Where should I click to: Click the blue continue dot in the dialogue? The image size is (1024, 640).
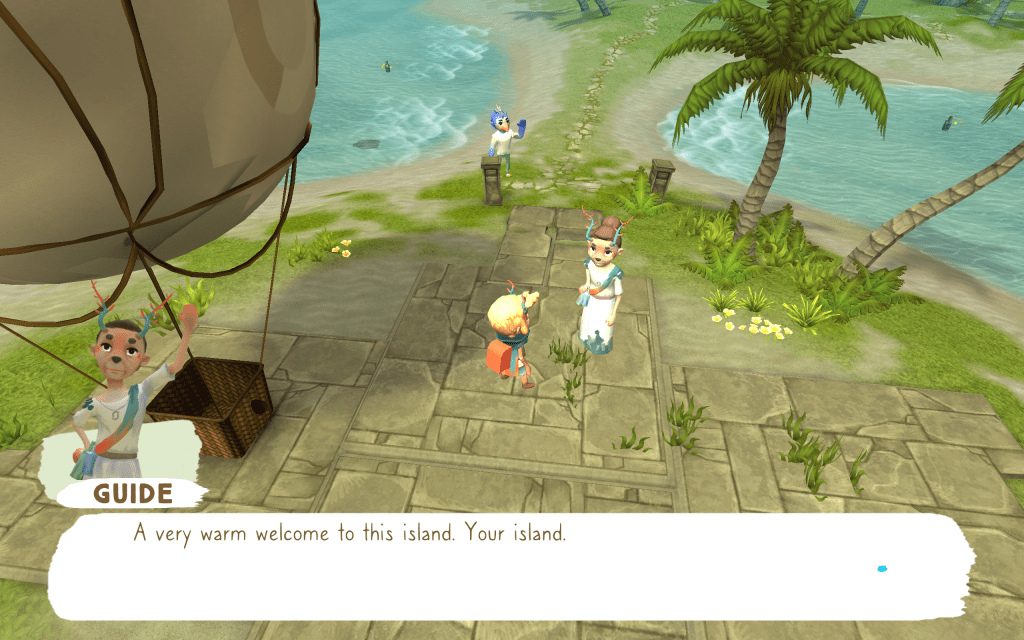coord(882,569)
